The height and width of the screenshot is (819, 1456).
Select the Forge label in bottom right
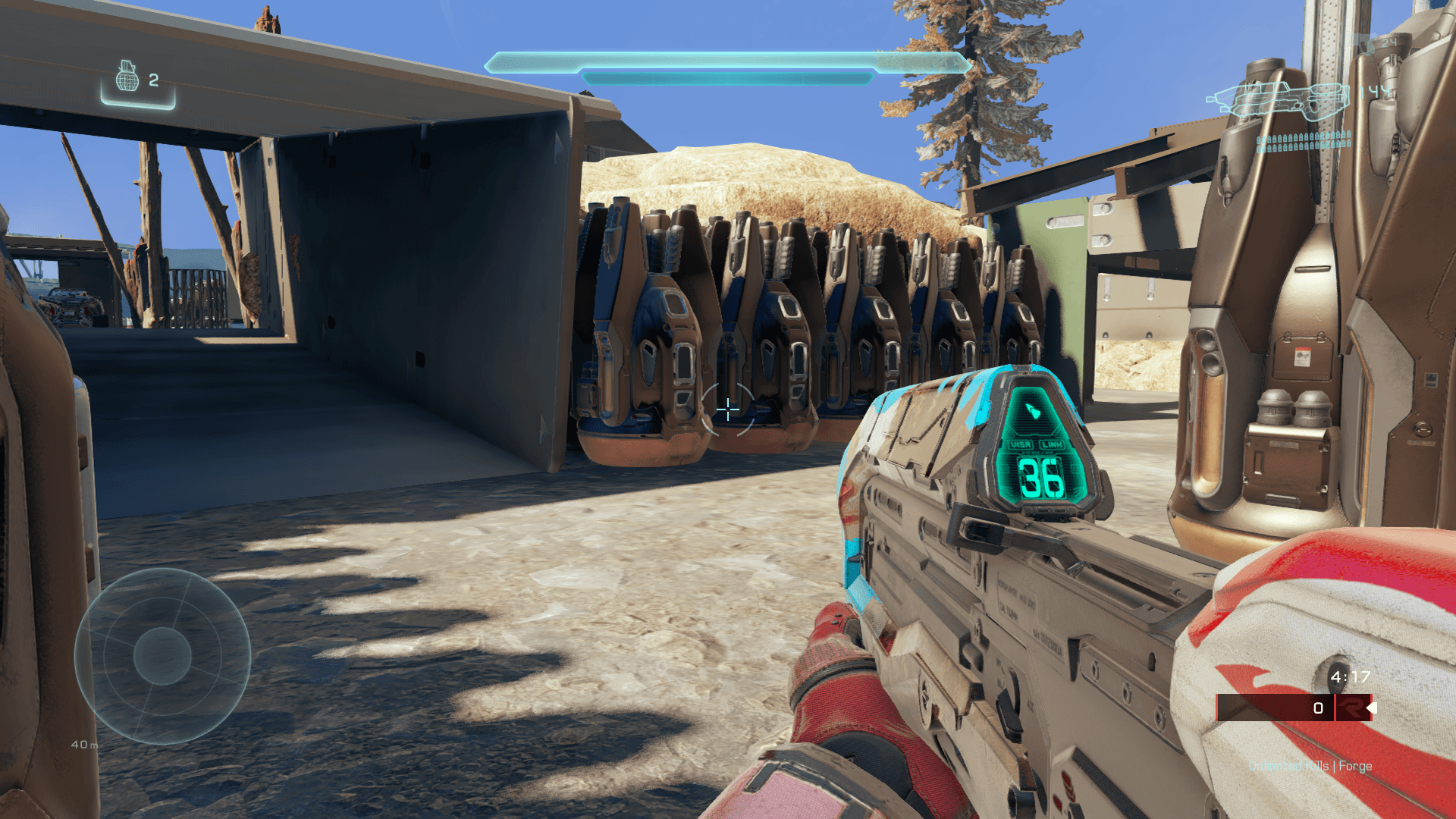tap(1355, 765)
